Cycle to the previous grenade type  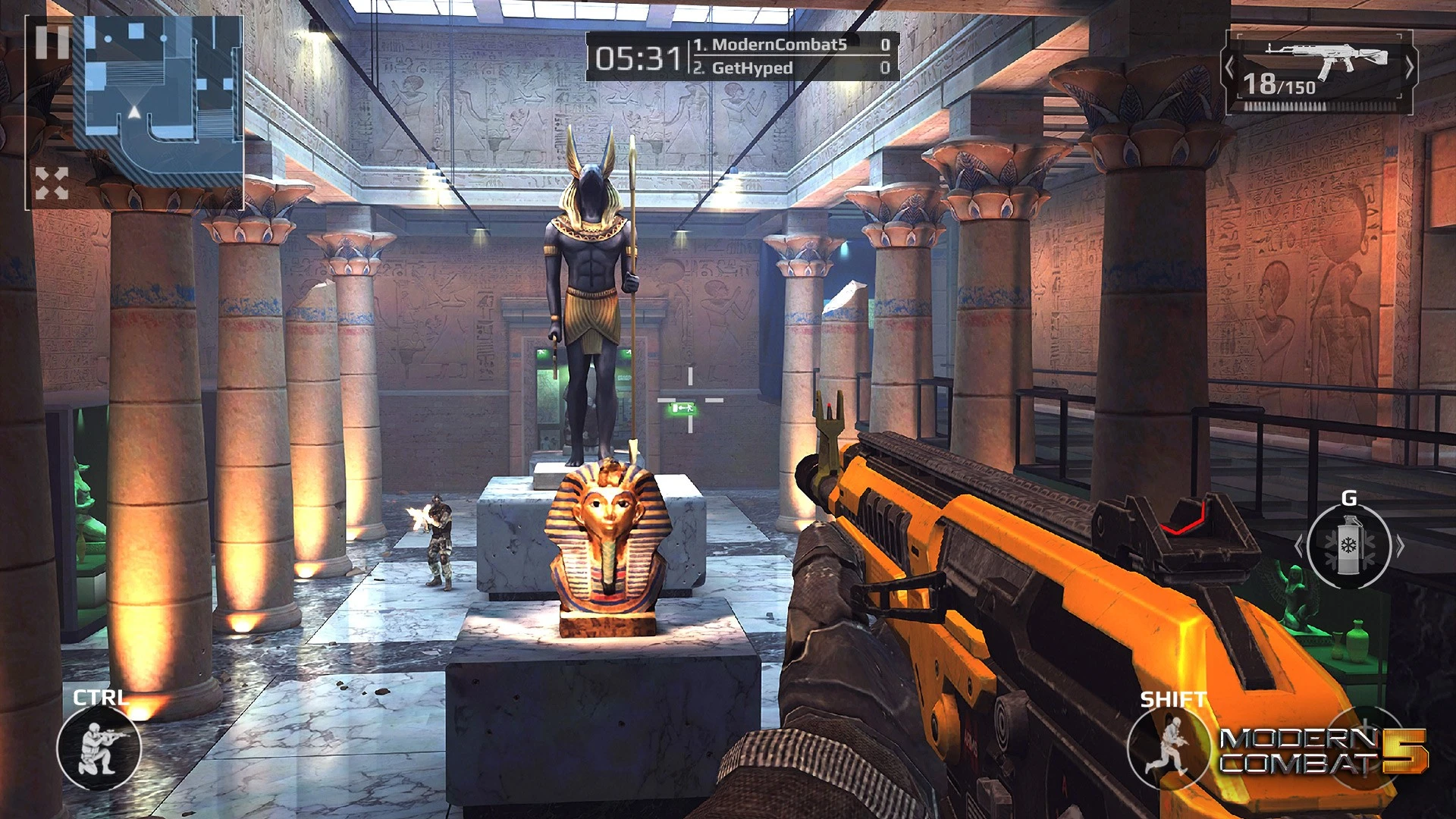1299,546
